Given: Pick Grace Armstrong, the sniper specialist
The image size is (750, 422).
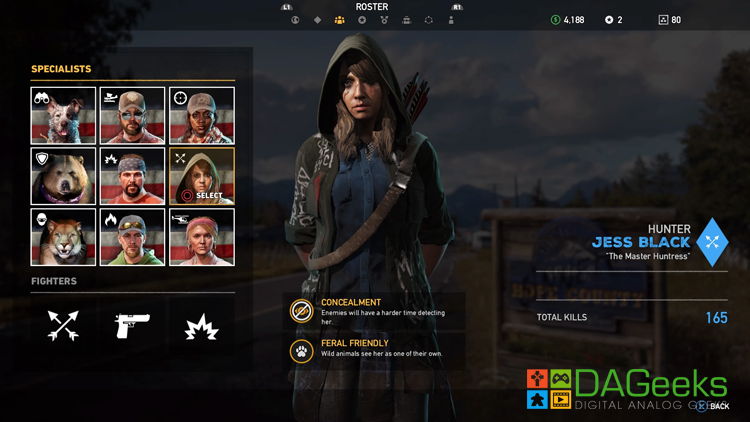Looking at the screenshot, I should coord(202,116).
